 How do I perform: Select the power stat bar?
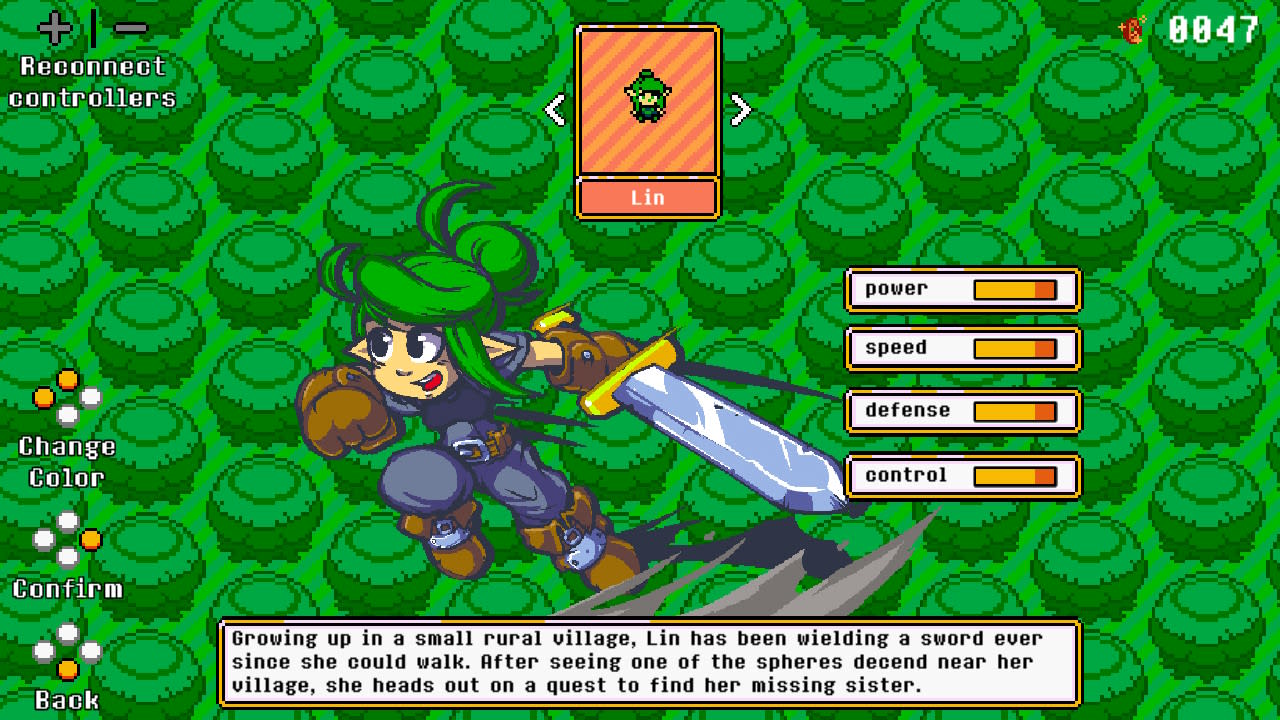click(963, 289)
